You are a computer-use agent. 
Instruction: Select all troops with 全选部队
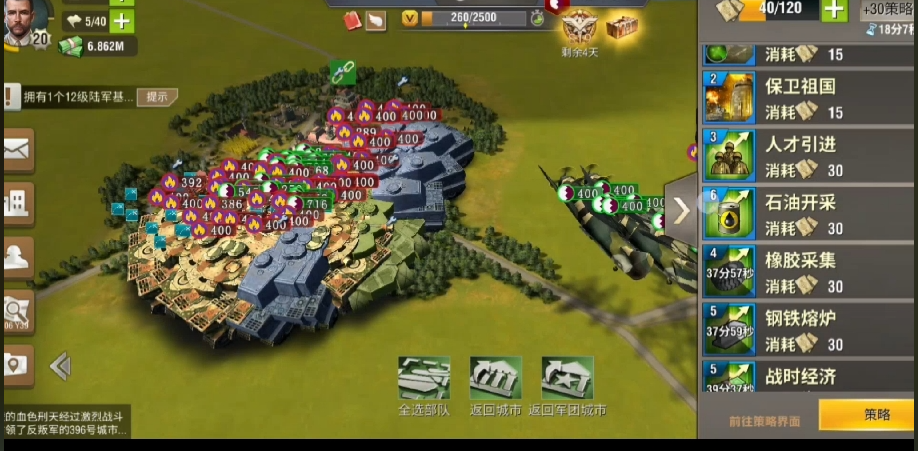pyautogui.click(x=423, y=380)
